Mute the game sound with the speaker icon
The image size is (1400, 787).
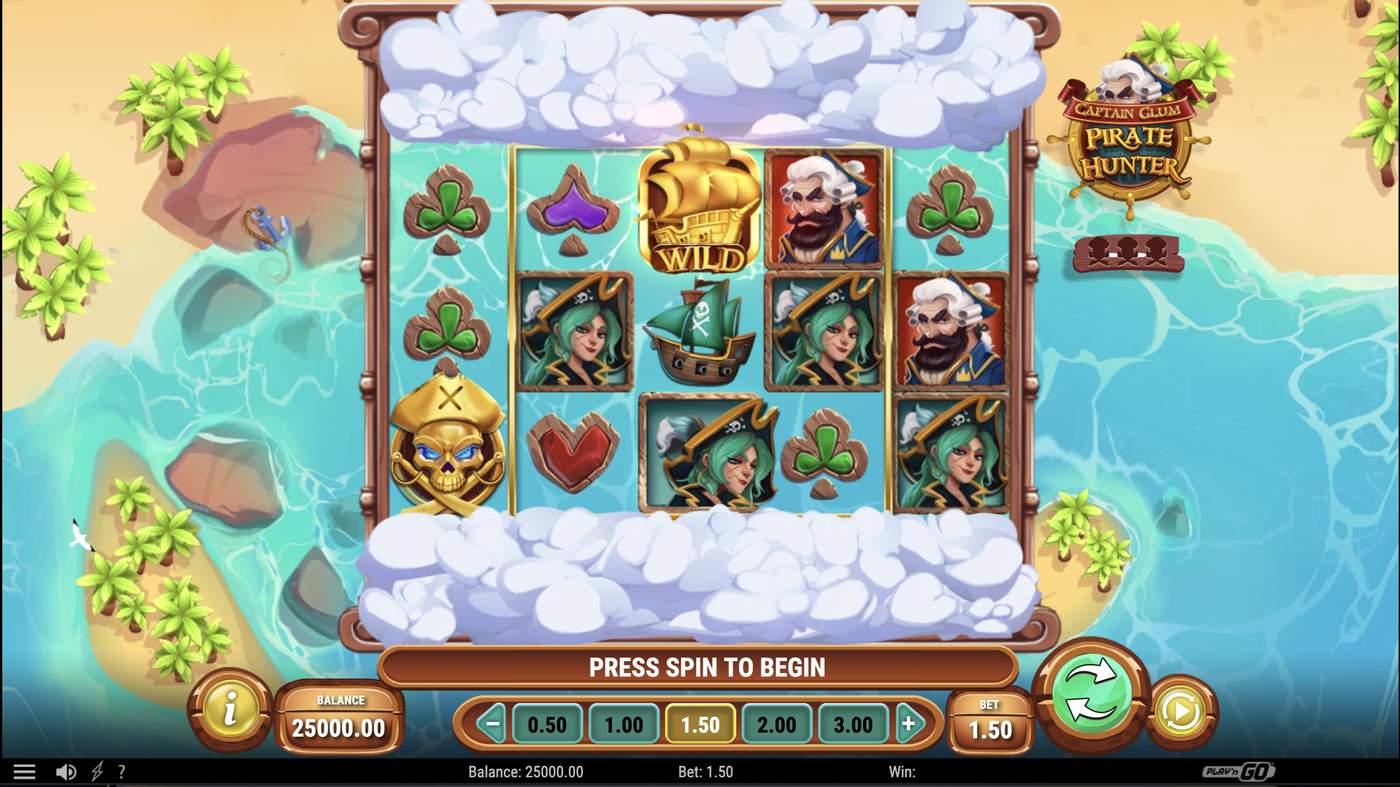[x=66, y=770]
